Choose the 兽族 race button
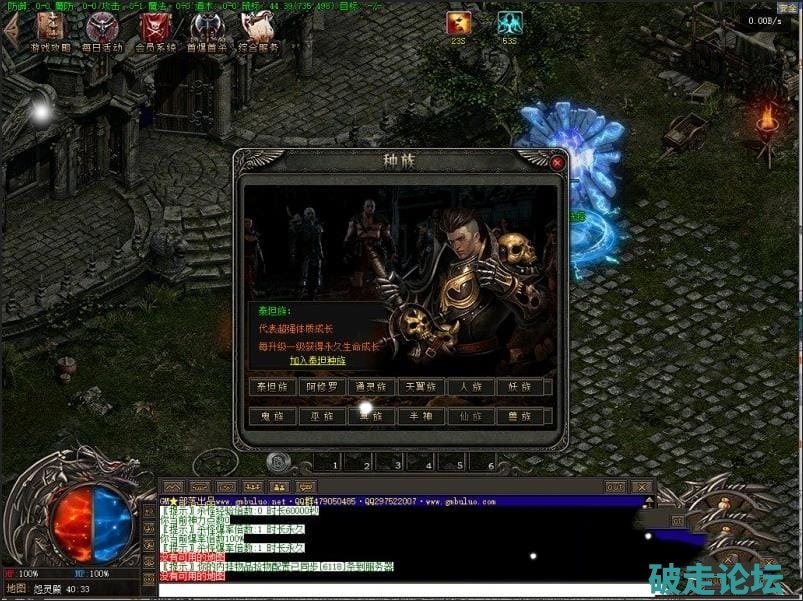The width and height of the screenshot is (803, 601). (522, 416)
